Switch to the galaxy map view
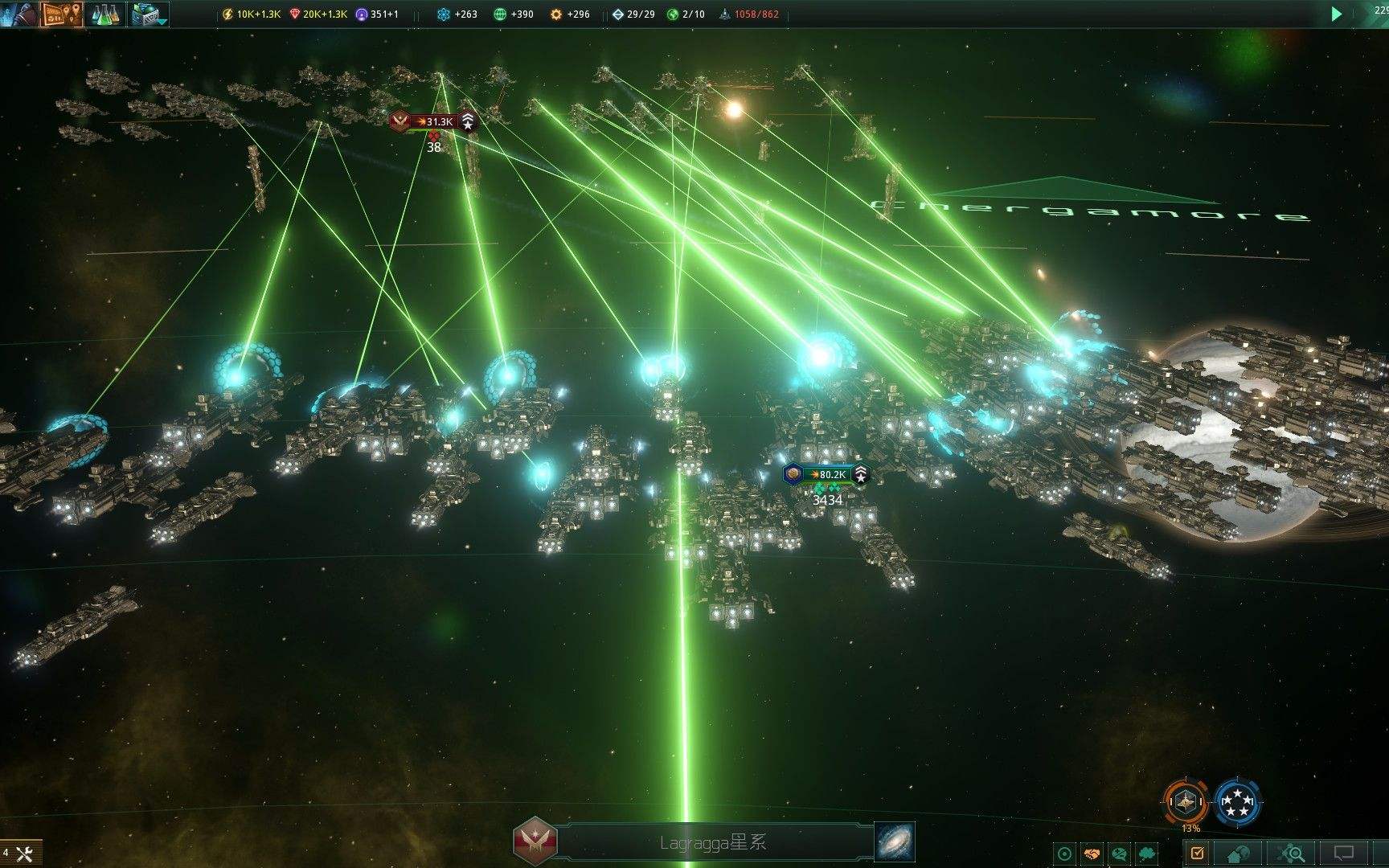 point(894,841)
